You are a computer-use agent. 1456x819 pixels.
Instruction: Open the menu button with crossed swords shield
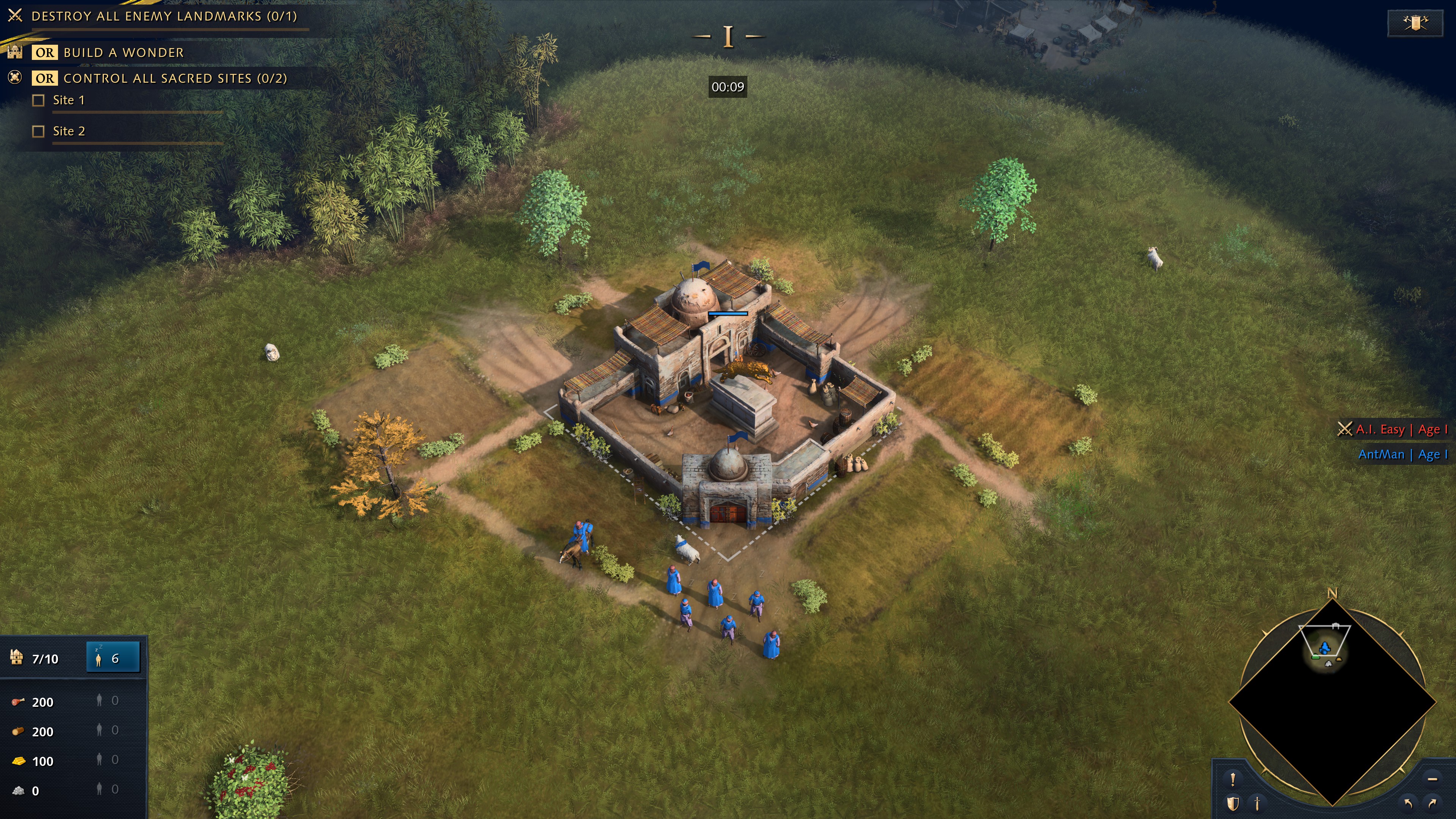click(1415, 23)
